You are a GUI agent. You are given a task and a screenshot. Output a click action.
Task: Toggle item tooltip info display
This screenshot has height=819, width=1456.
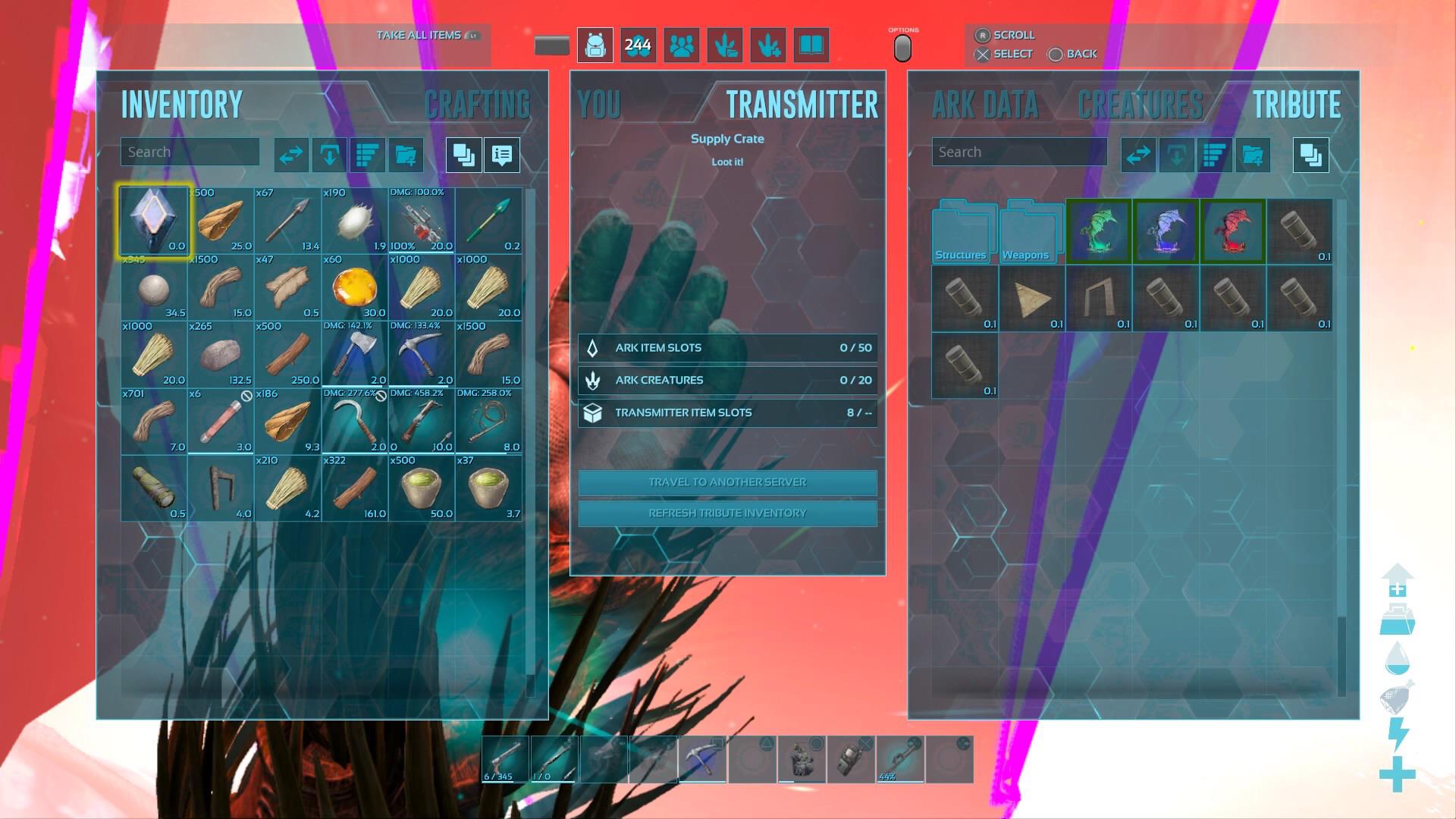(501, 155)
